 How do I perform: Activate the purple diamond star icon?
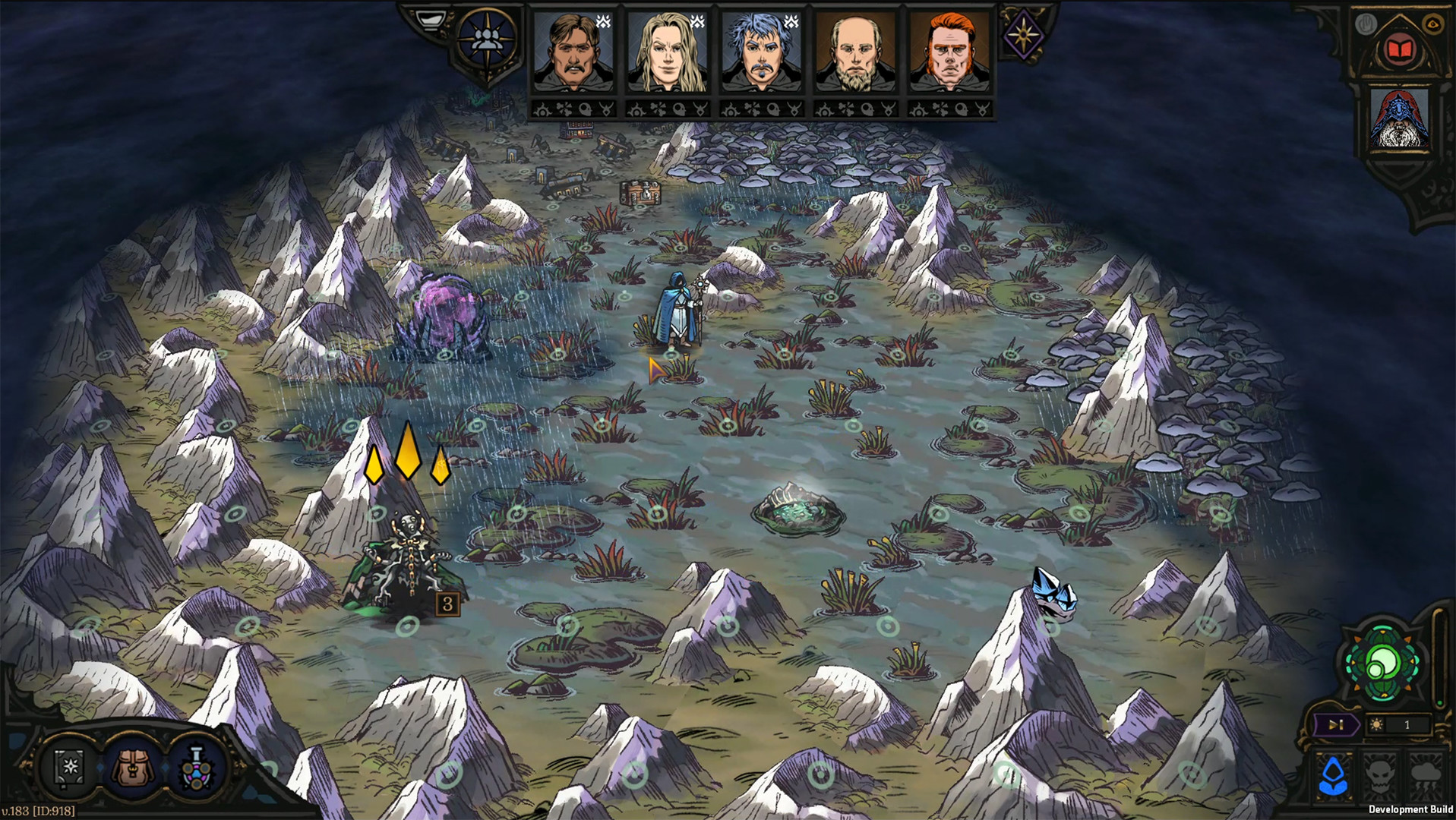tap(1023, 34)
